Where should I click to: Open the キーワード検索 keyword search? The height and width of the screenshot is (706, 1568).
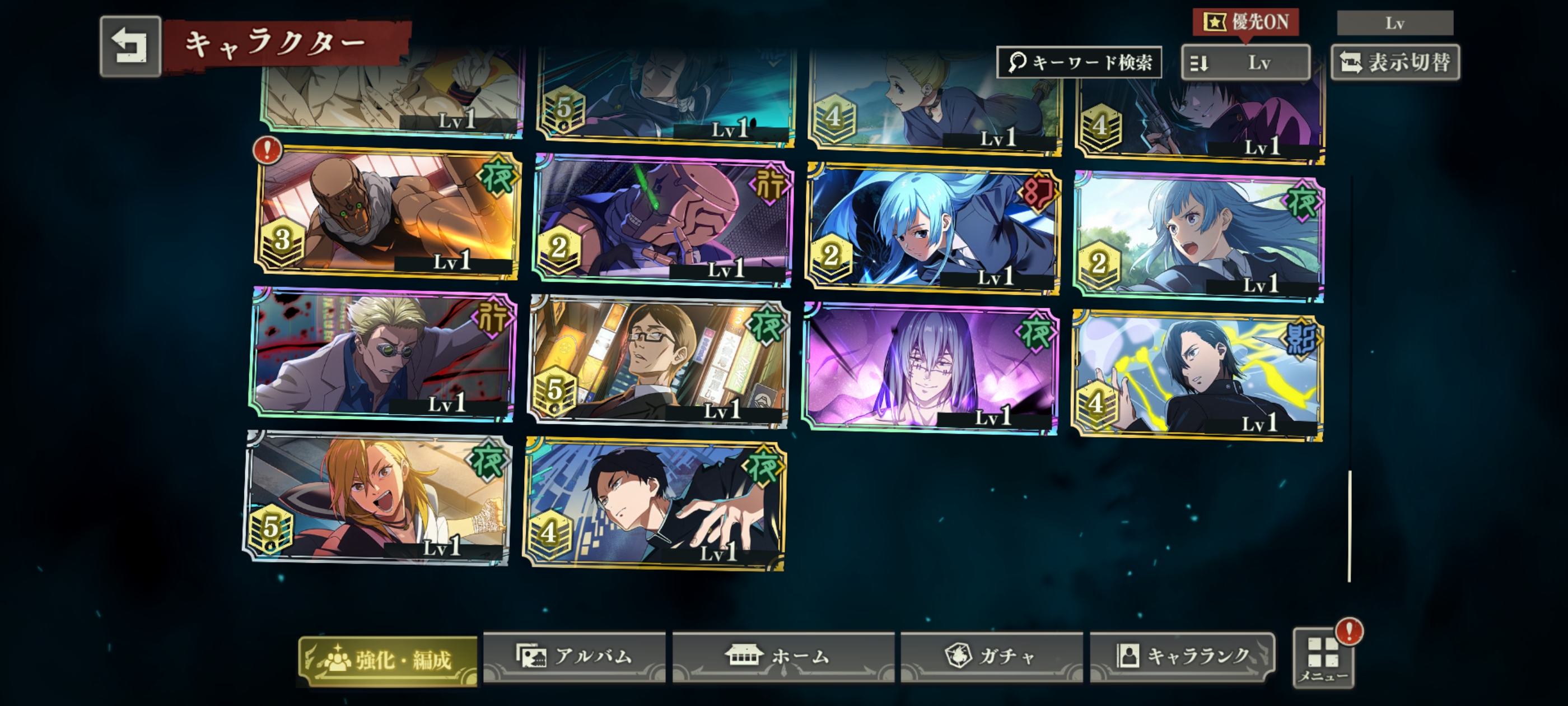tap(1079, 62)
